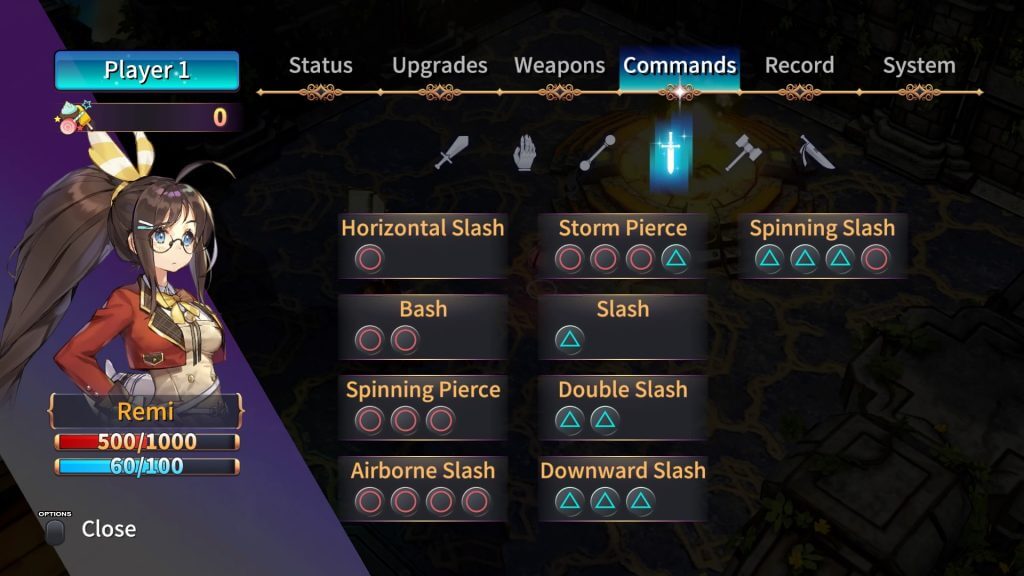This screenshot has width=1024, height=576.
Task: Select the Commands tab
Action: point(680,66)
